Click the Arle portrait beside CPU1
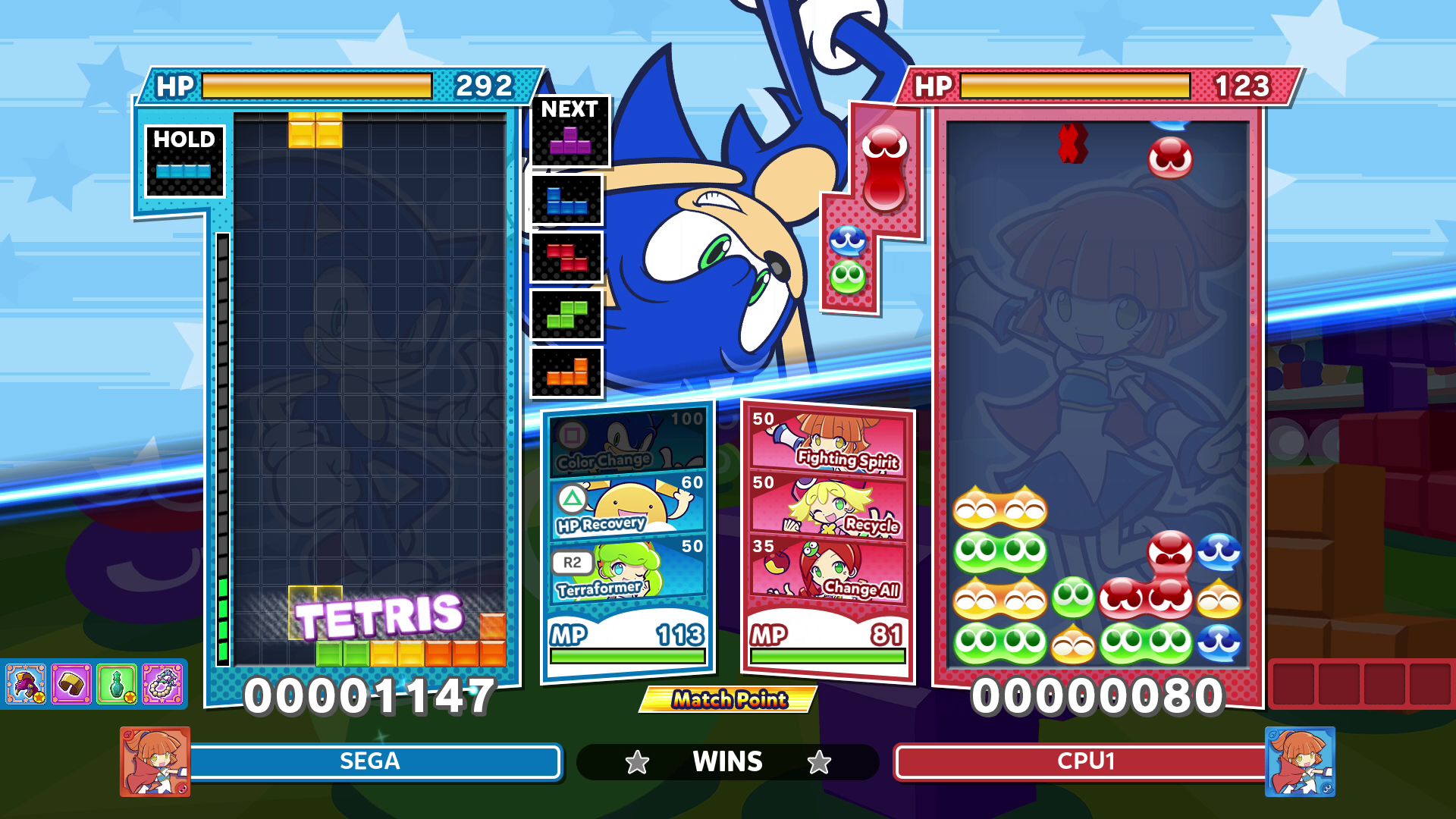 pos(1301,761)
